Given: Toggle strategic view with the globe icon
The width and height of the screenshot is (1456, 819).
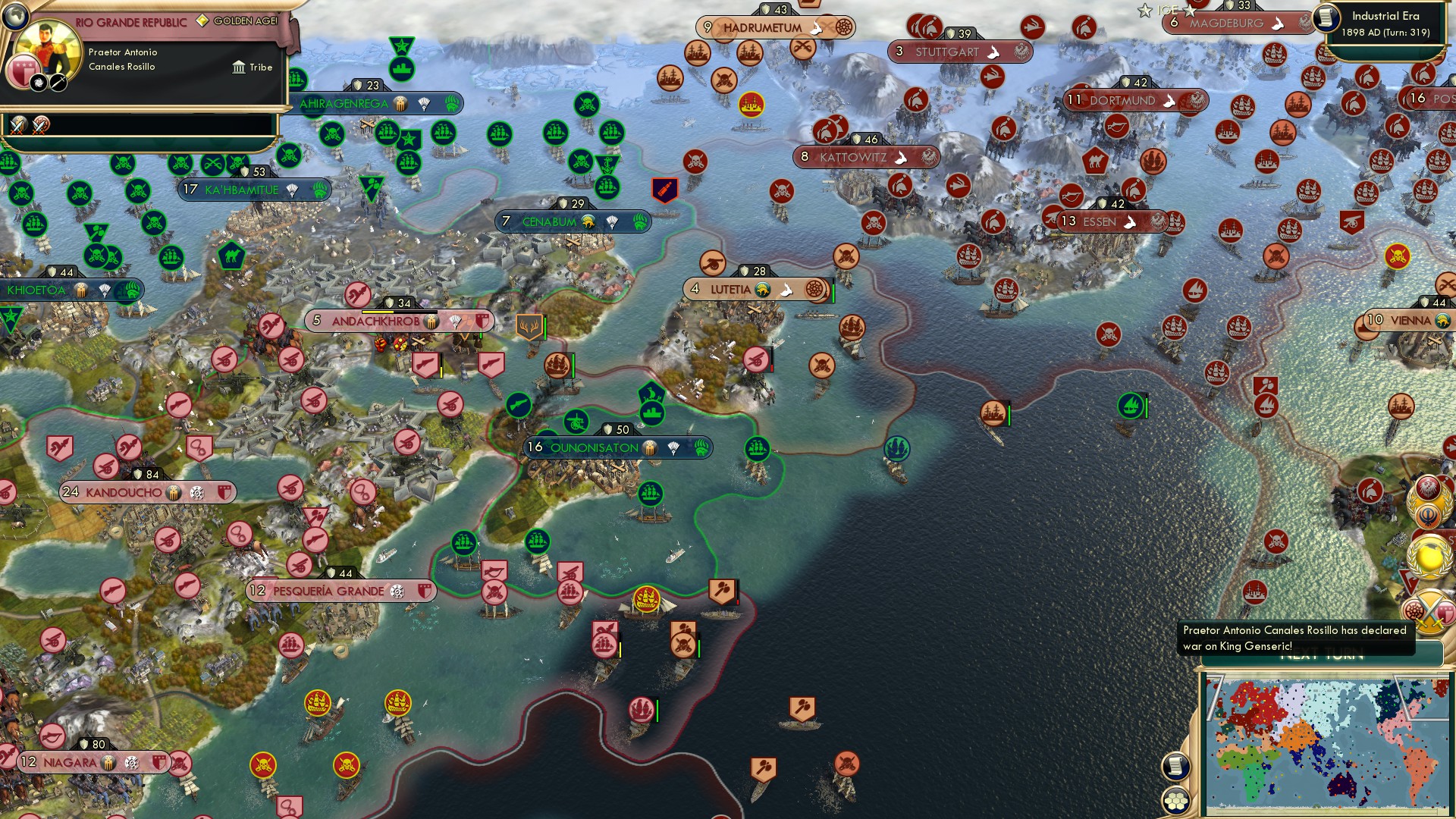Looking at the screenshot, I should click(x=16, y=16).
